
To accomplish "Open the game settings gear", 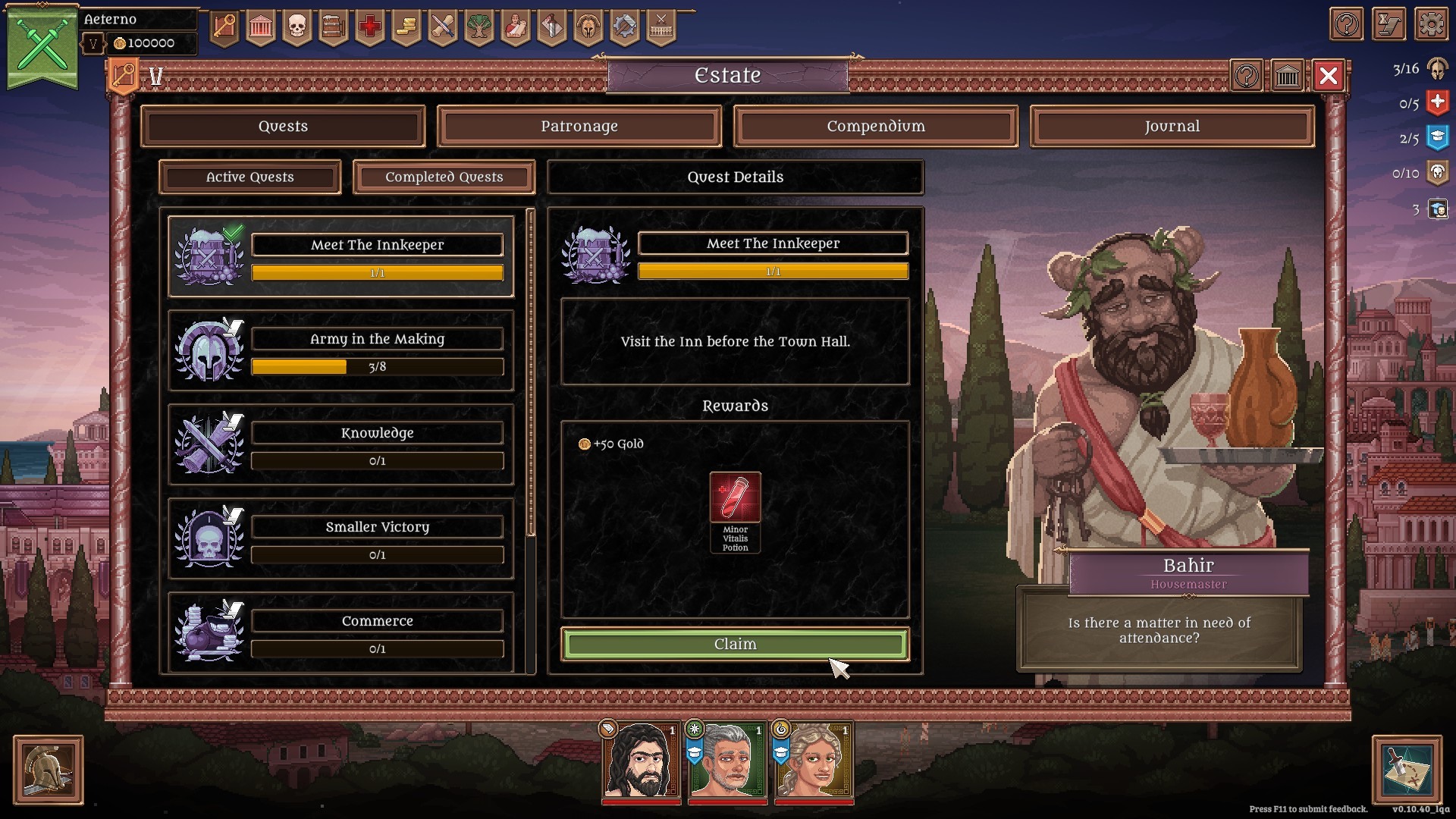I will (1431, 25).
